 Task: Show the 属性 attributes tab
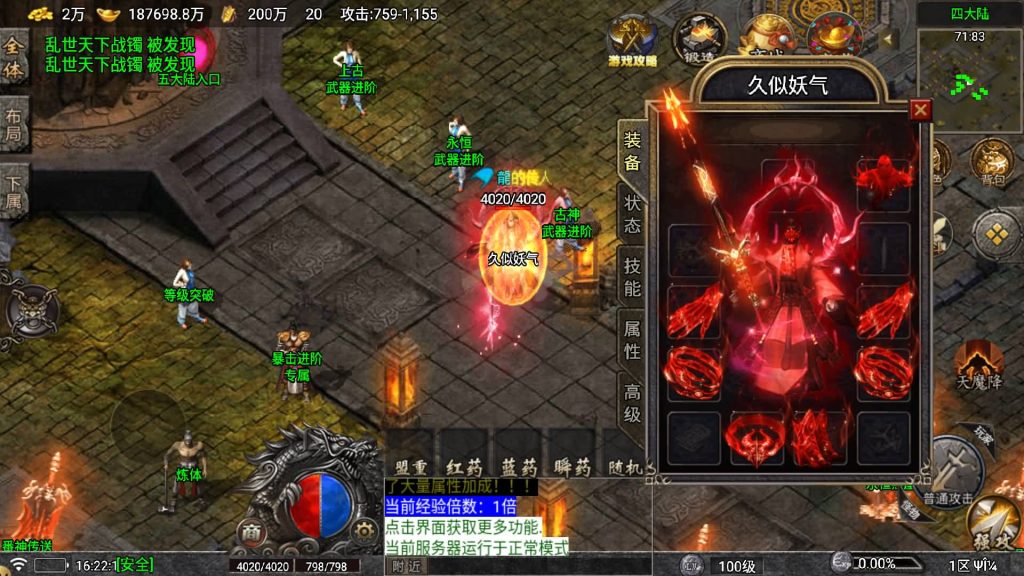click(x=632, y=339)
